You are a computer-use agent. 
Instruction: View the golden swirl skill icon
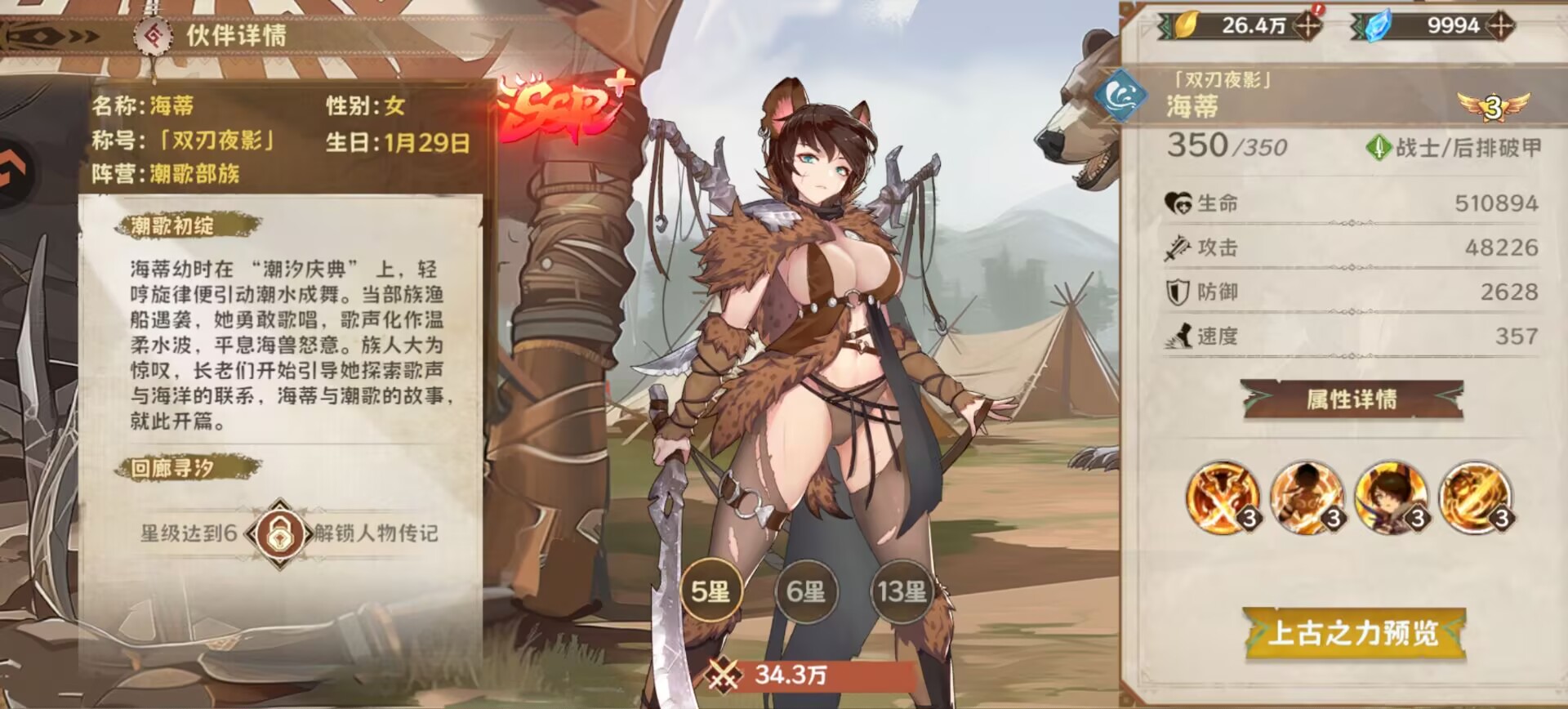pos(1475,497)
